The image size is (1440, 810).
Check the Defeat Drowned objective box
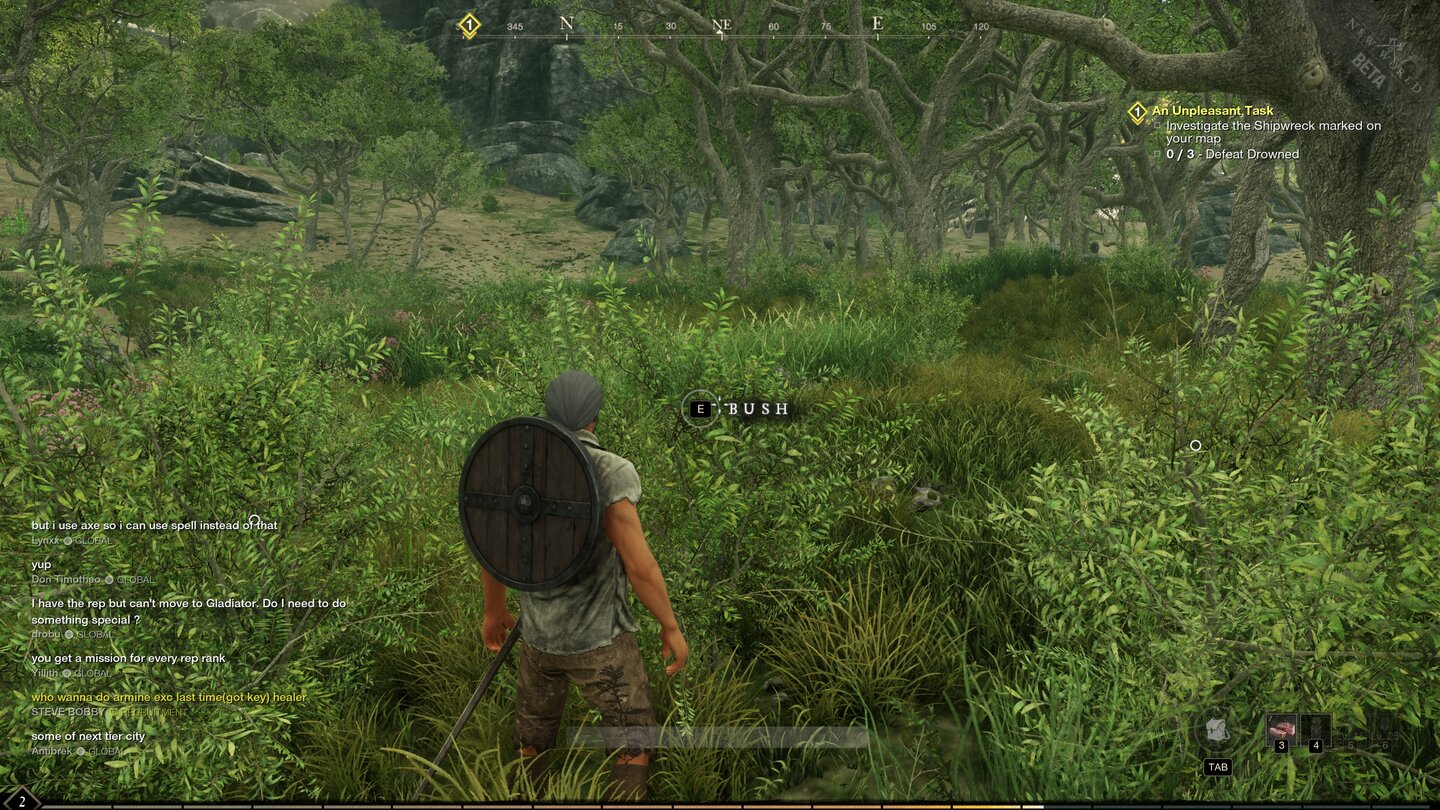click(x=1157, y=154)
